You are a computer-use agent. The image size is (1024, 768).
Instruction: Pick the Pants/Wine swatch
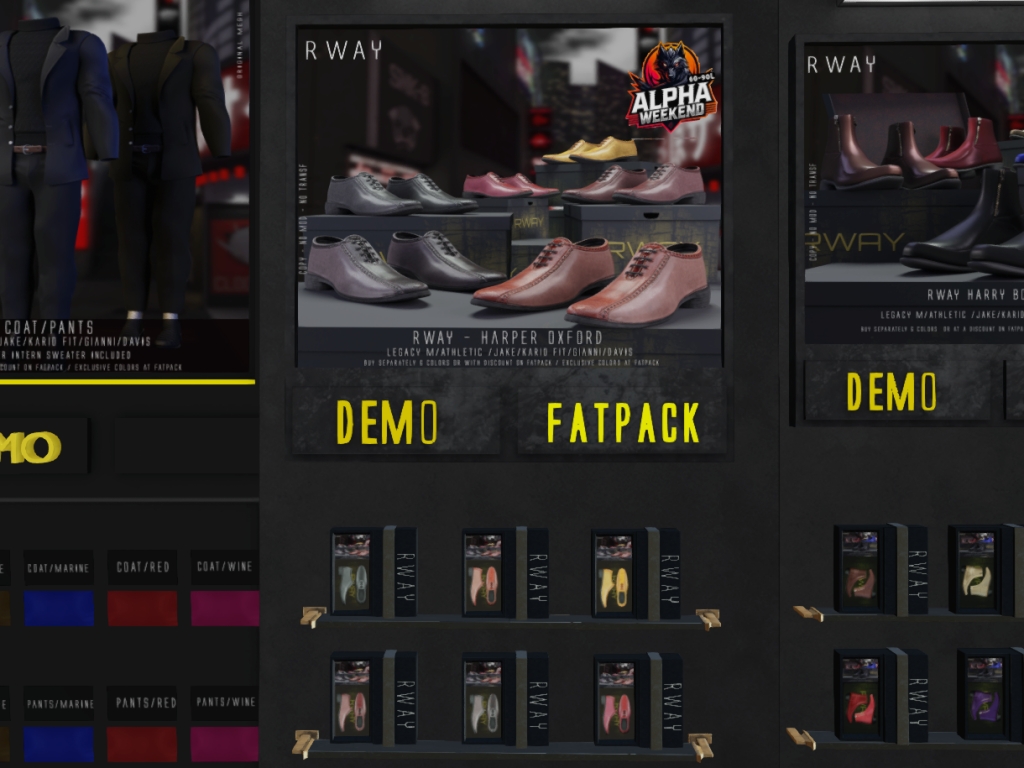pos(225,743)
